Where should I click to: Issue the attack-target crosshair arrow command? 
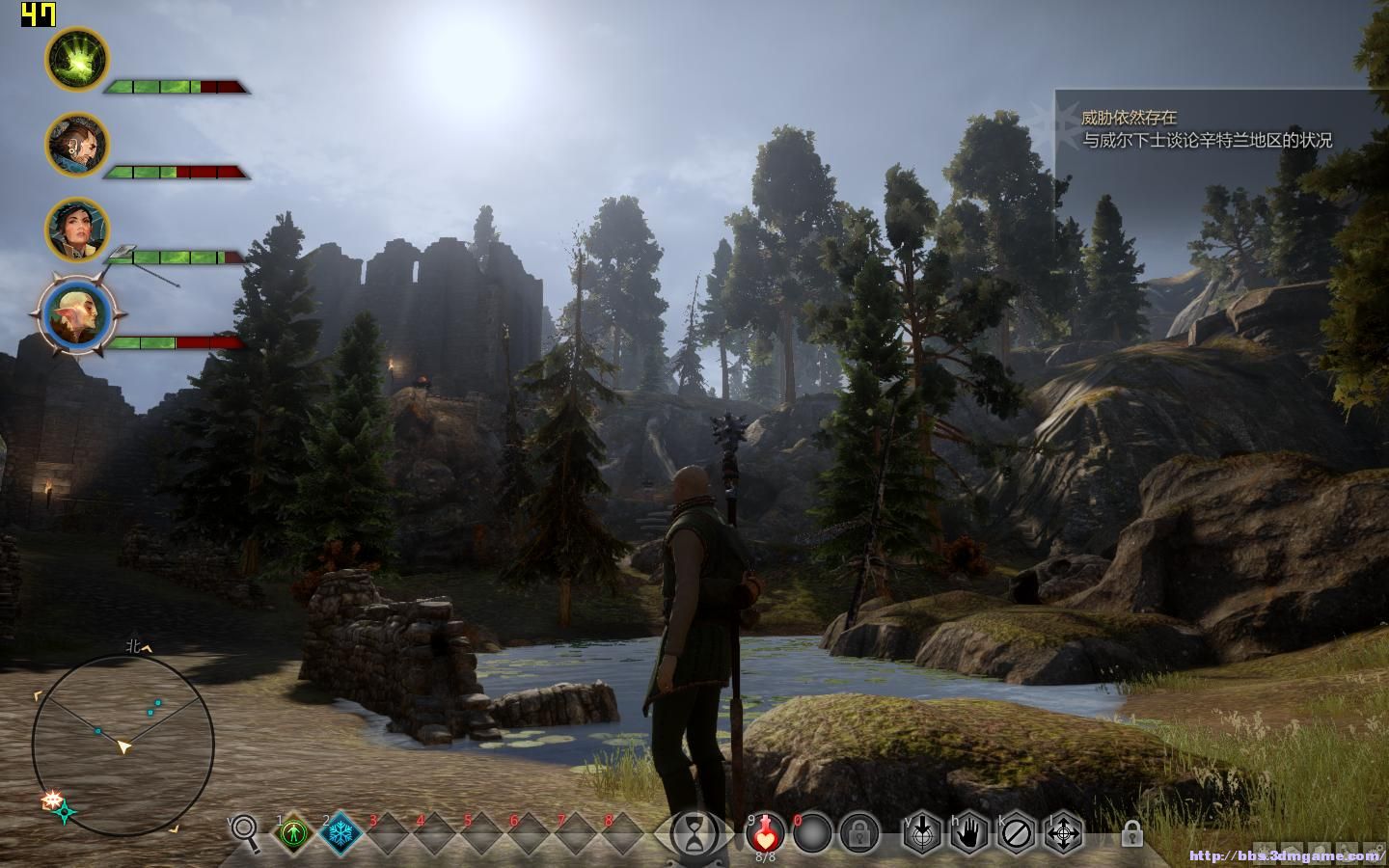coord(921,832)
